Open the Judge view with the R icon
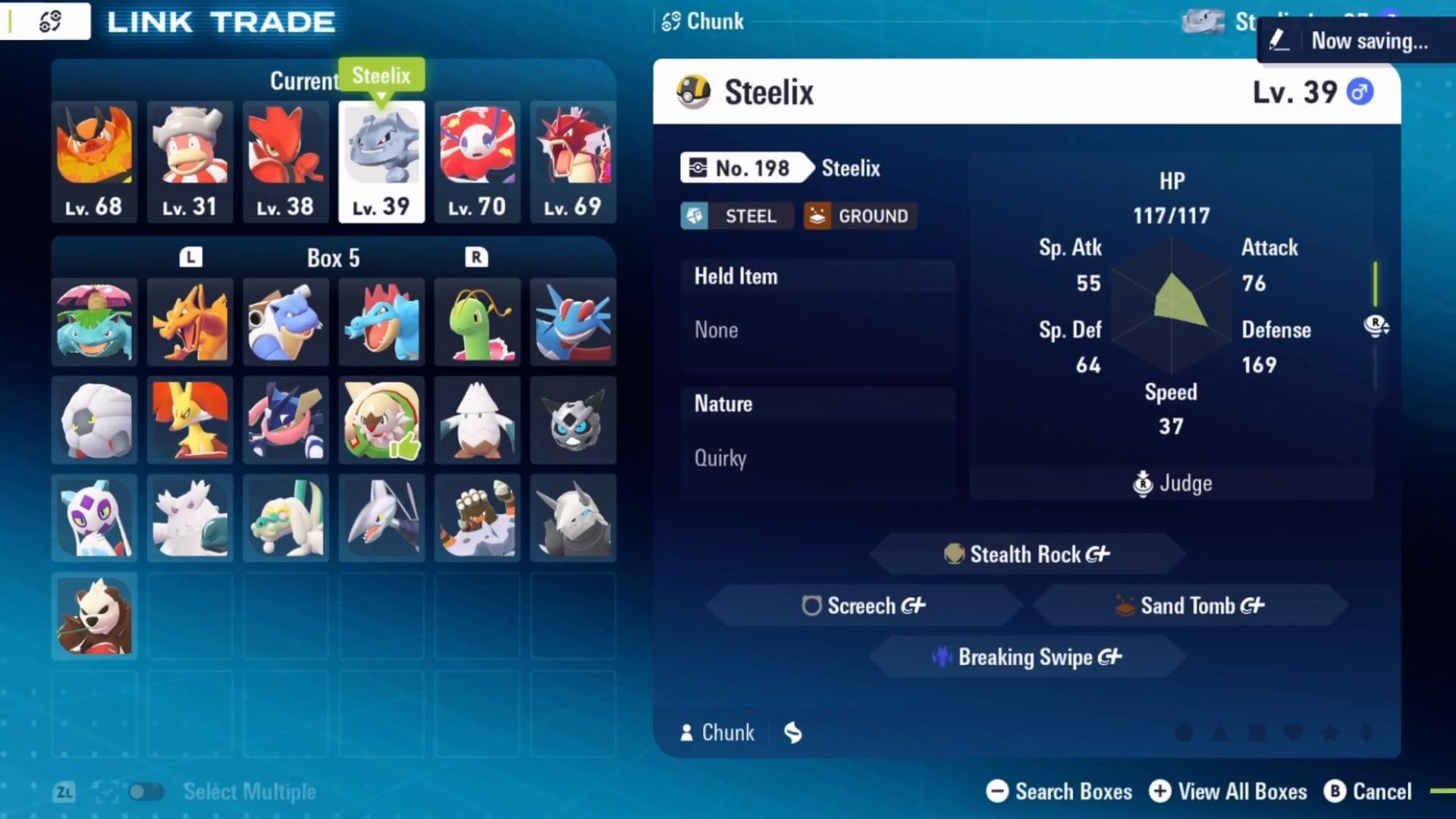Viewport: 1456px width, 819px height. tap(1142, 483)
